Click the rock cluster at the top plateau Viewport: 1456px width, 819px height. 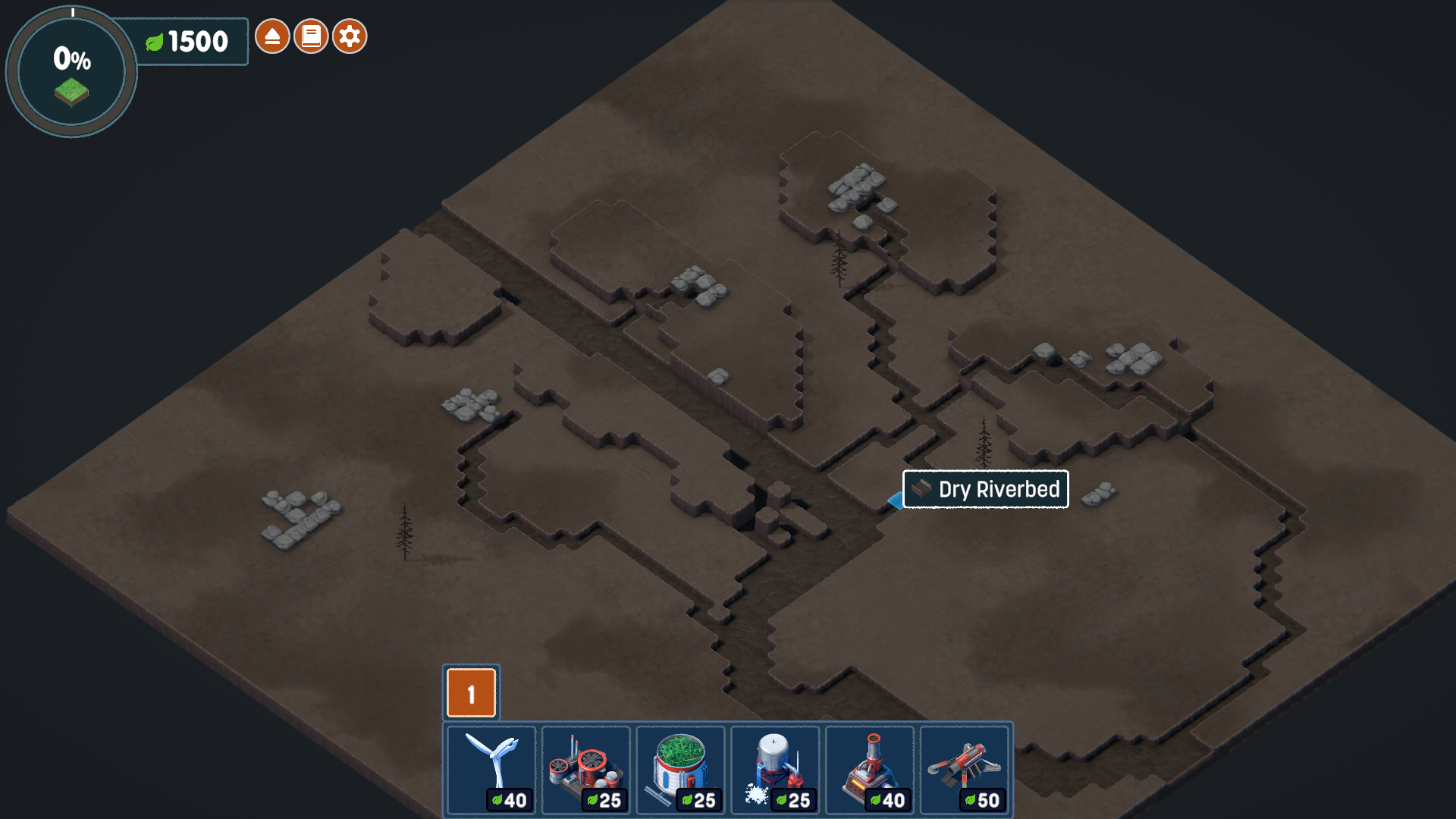tap(857, 186)
